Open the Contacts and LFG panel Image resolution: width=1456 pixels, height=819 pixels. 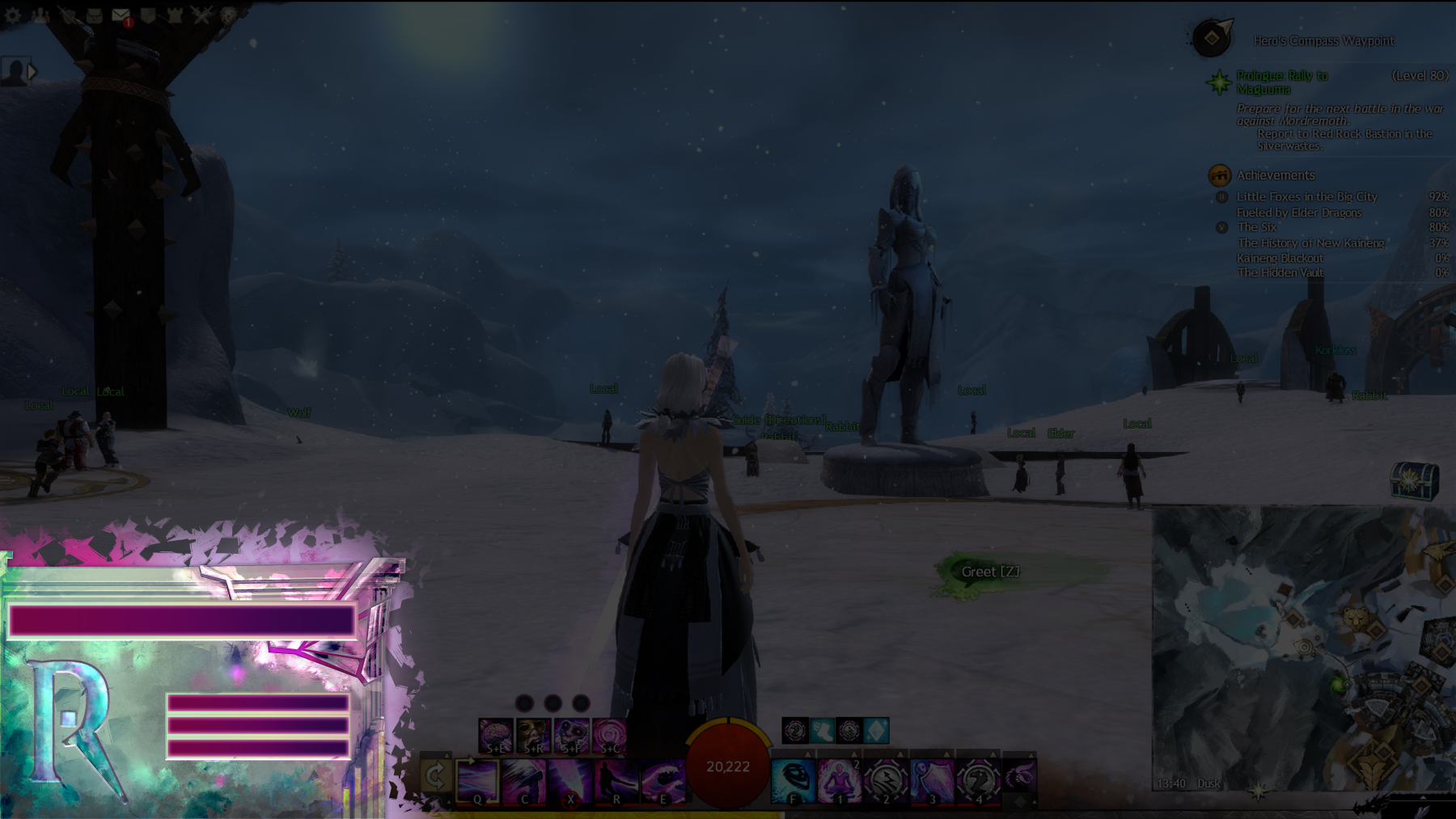pos(40,15)
